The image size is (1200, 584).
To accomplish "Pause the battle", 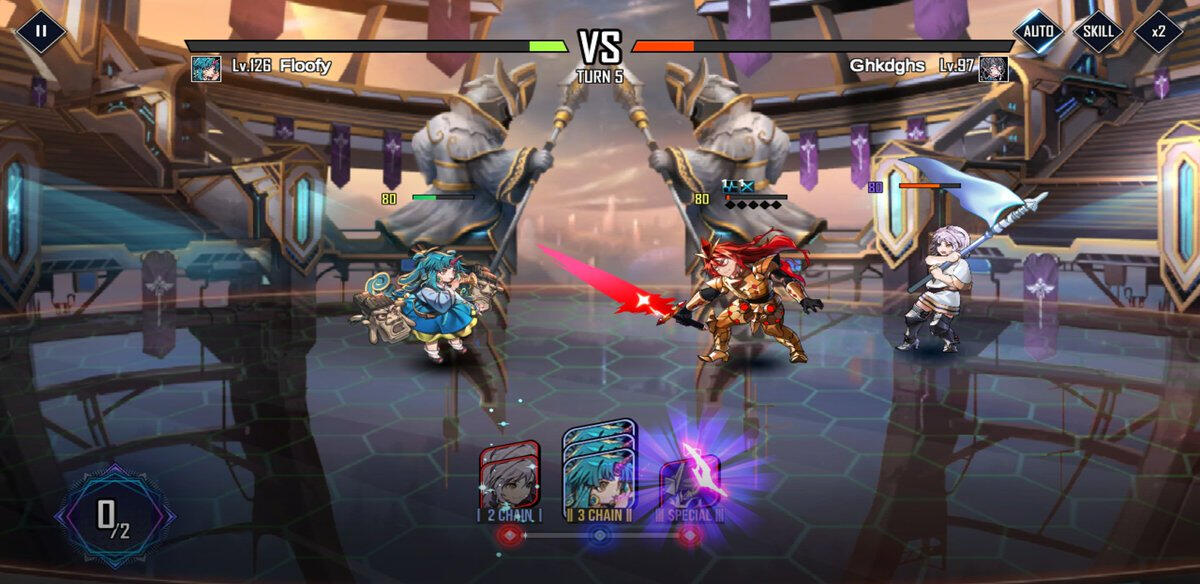I will coord(41,31).
